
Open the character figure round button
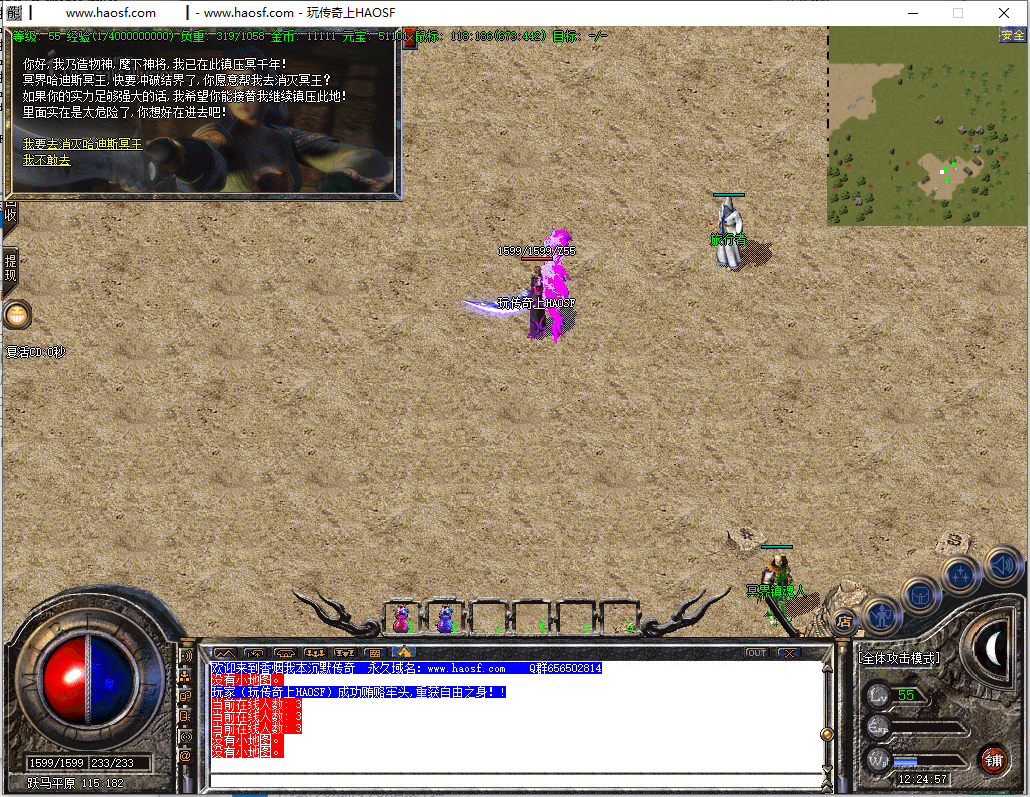(882, 614)
